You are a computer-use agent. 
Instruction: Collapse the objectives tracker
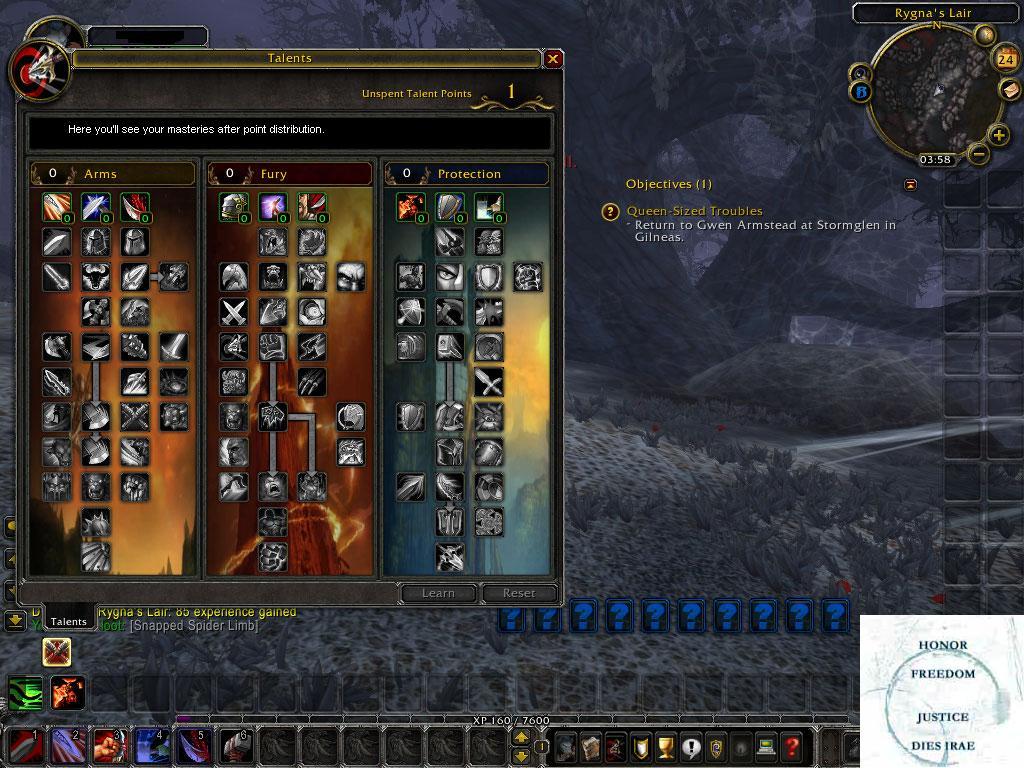[x=910, y=185]
